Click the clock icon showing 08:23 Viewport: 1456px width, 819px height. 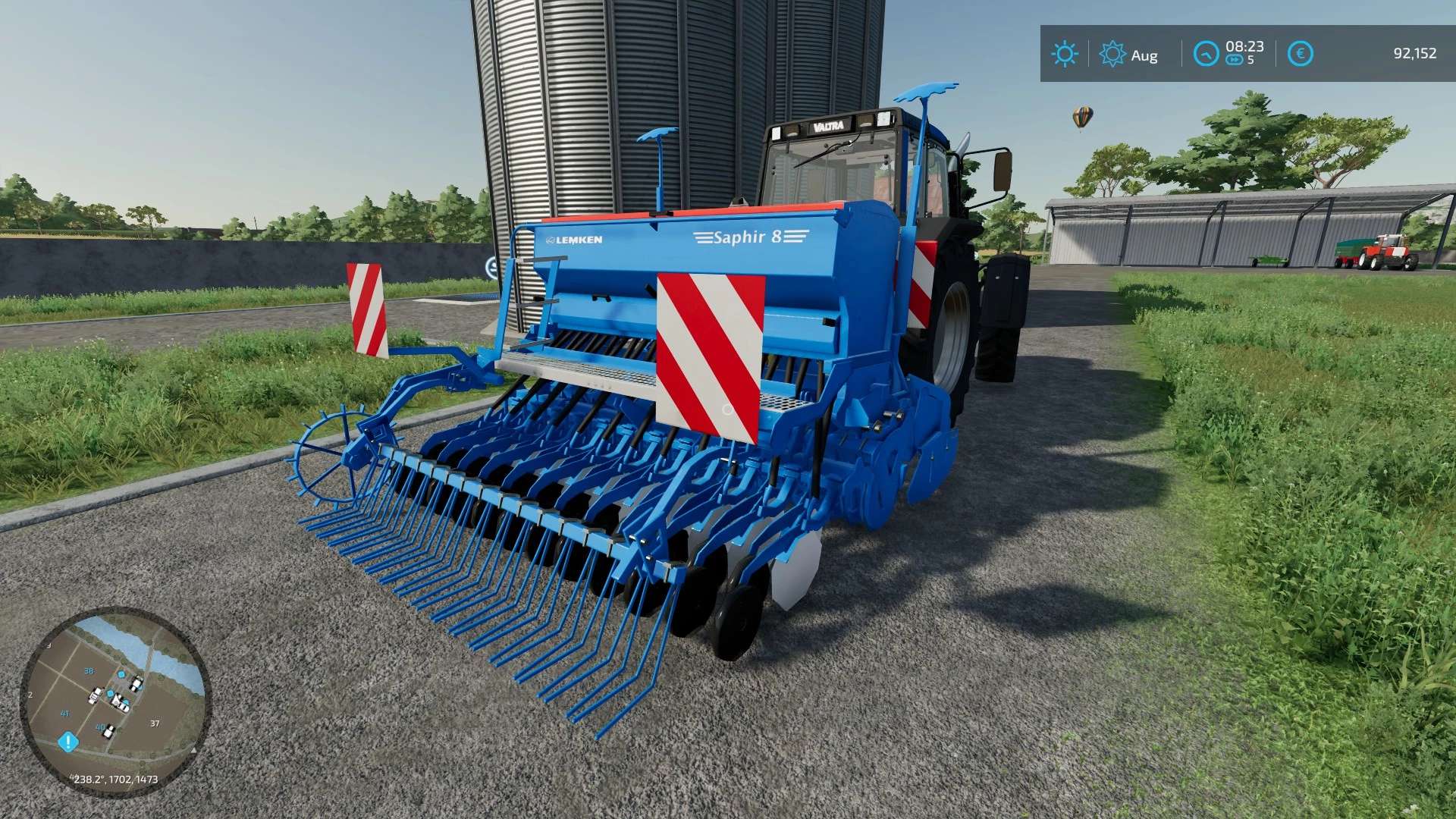[x=1206, y=52]
